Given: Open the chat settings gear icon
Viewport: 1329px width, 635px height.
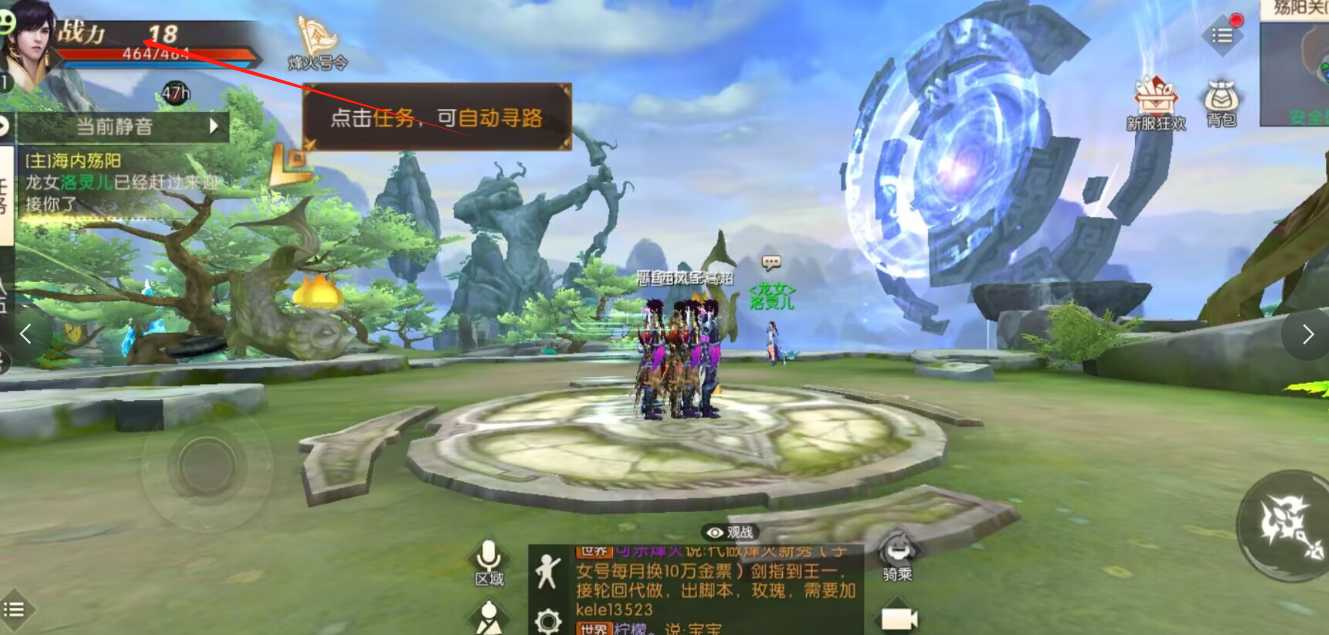Looking at the screenshot, I should coord(548,621).
